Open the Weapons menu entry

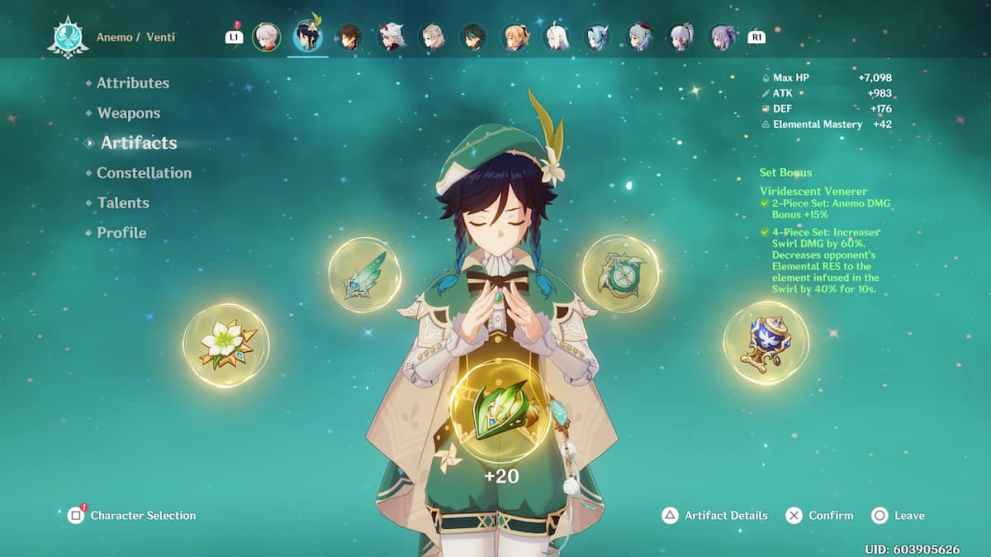tap(128, 113)
